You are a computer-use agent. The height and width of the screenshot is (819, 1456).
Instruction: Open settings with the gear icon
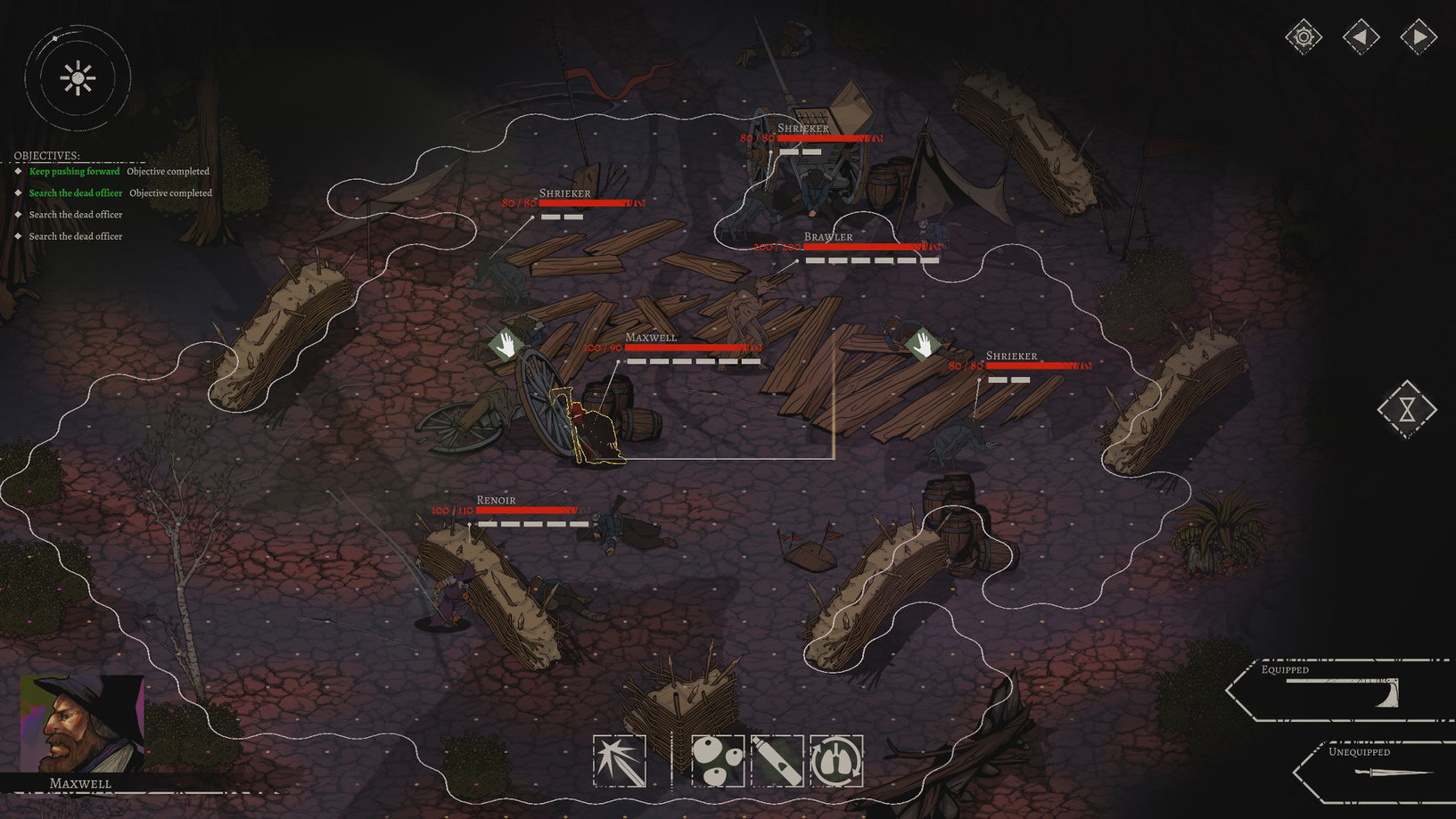pyautogui.click(x=1304, y=37)
